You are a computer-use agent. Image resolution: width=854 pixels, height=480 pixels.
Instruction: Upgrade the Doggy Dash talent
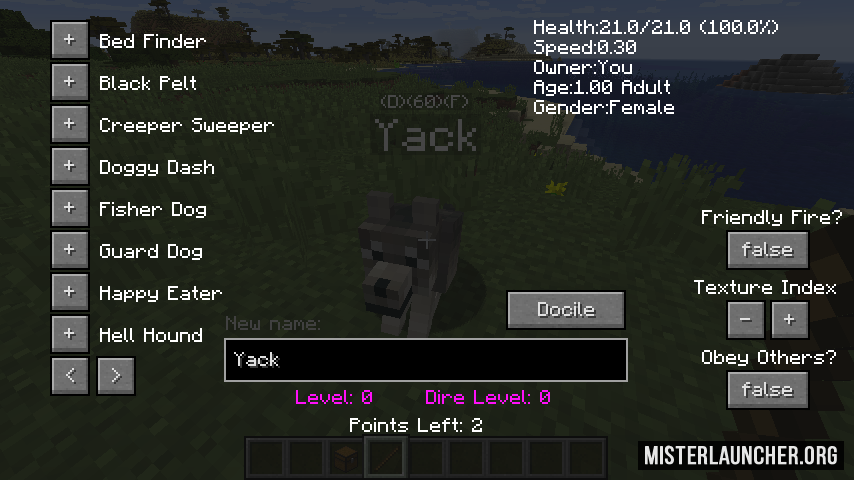click(x=69, y=167)
